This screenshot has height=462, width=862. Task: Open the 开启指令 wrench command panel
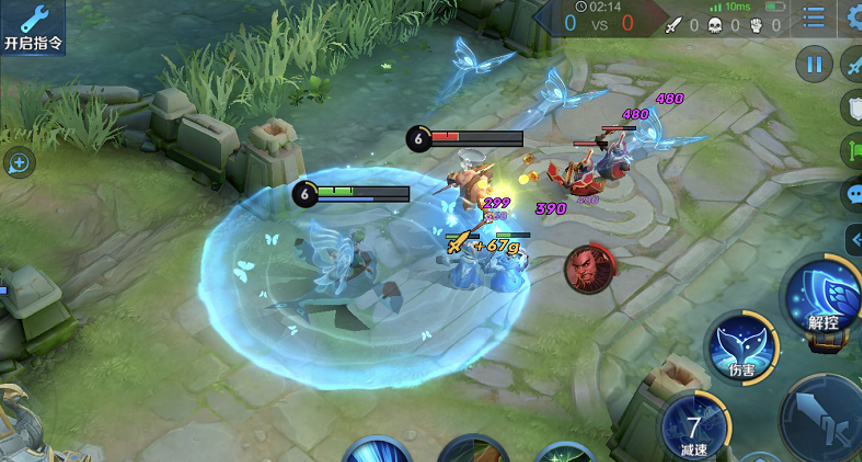[x=32, y=27]
